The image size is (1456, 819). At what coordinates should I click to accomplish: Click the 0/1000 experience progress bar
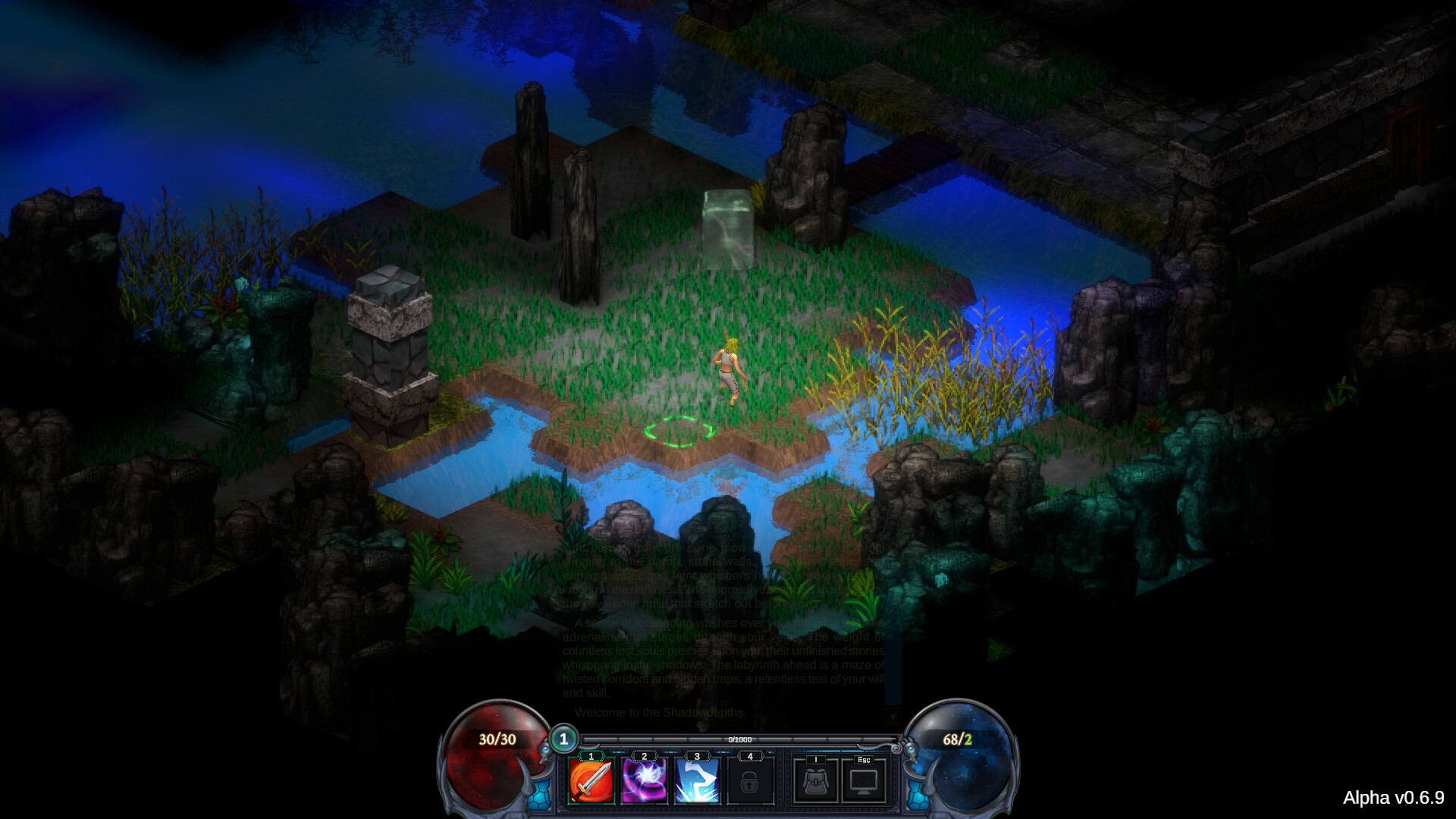(738, 740)
